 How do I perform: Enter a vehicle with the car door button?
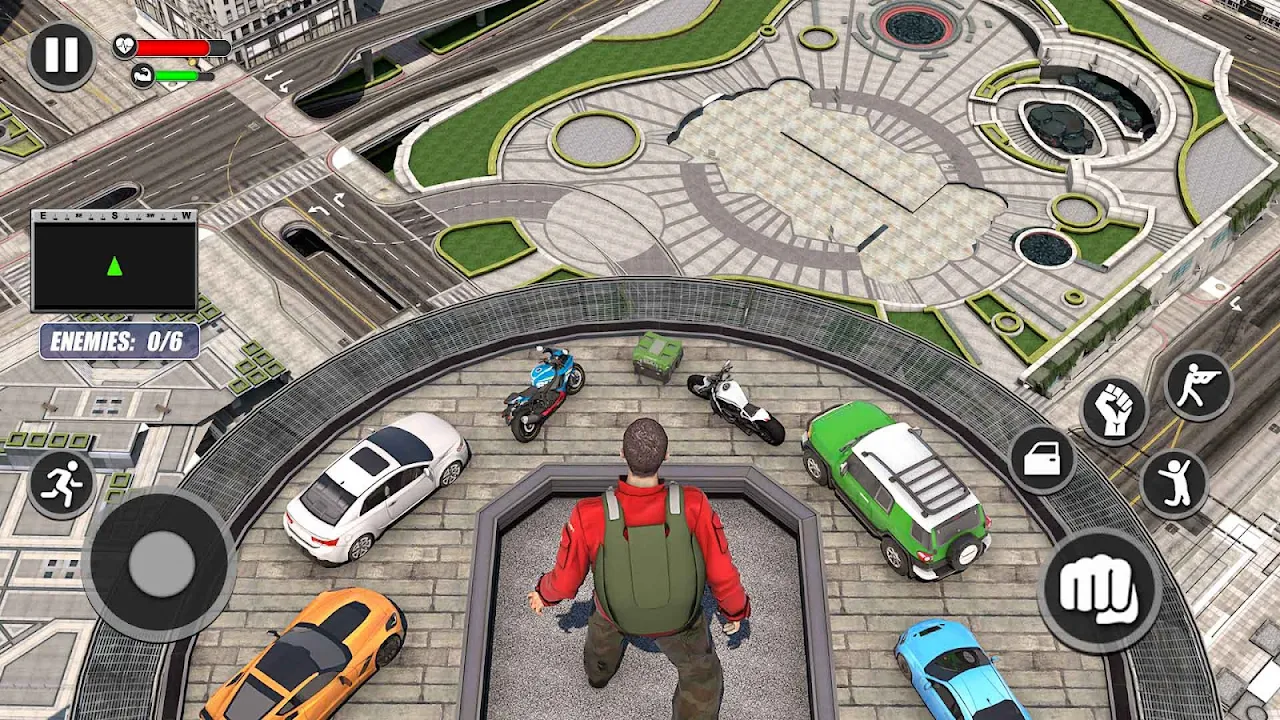(x=1042, y=460)
